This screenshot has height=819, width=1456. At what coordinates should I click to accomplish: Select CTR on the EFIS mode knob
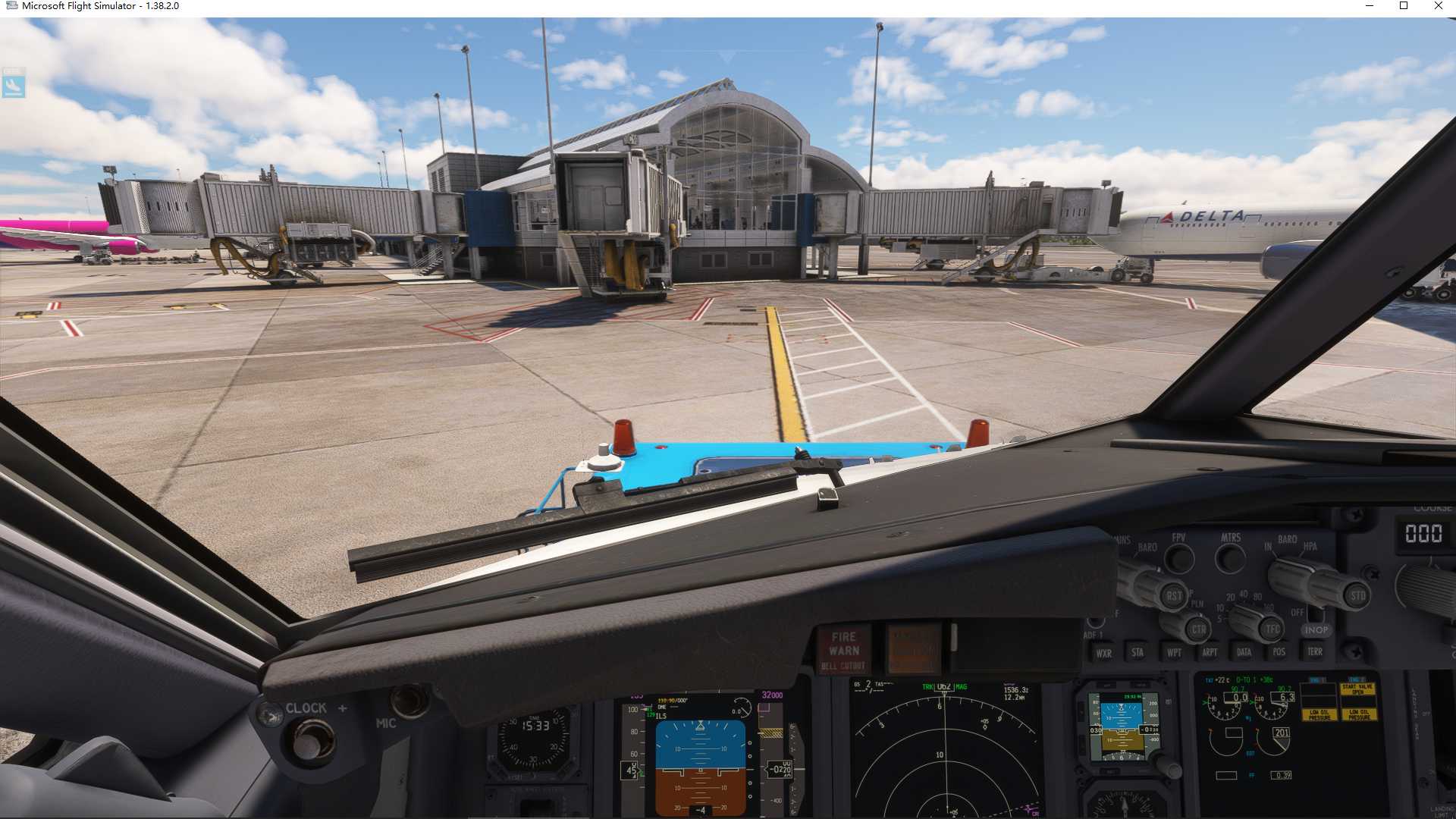[1199, 629]
